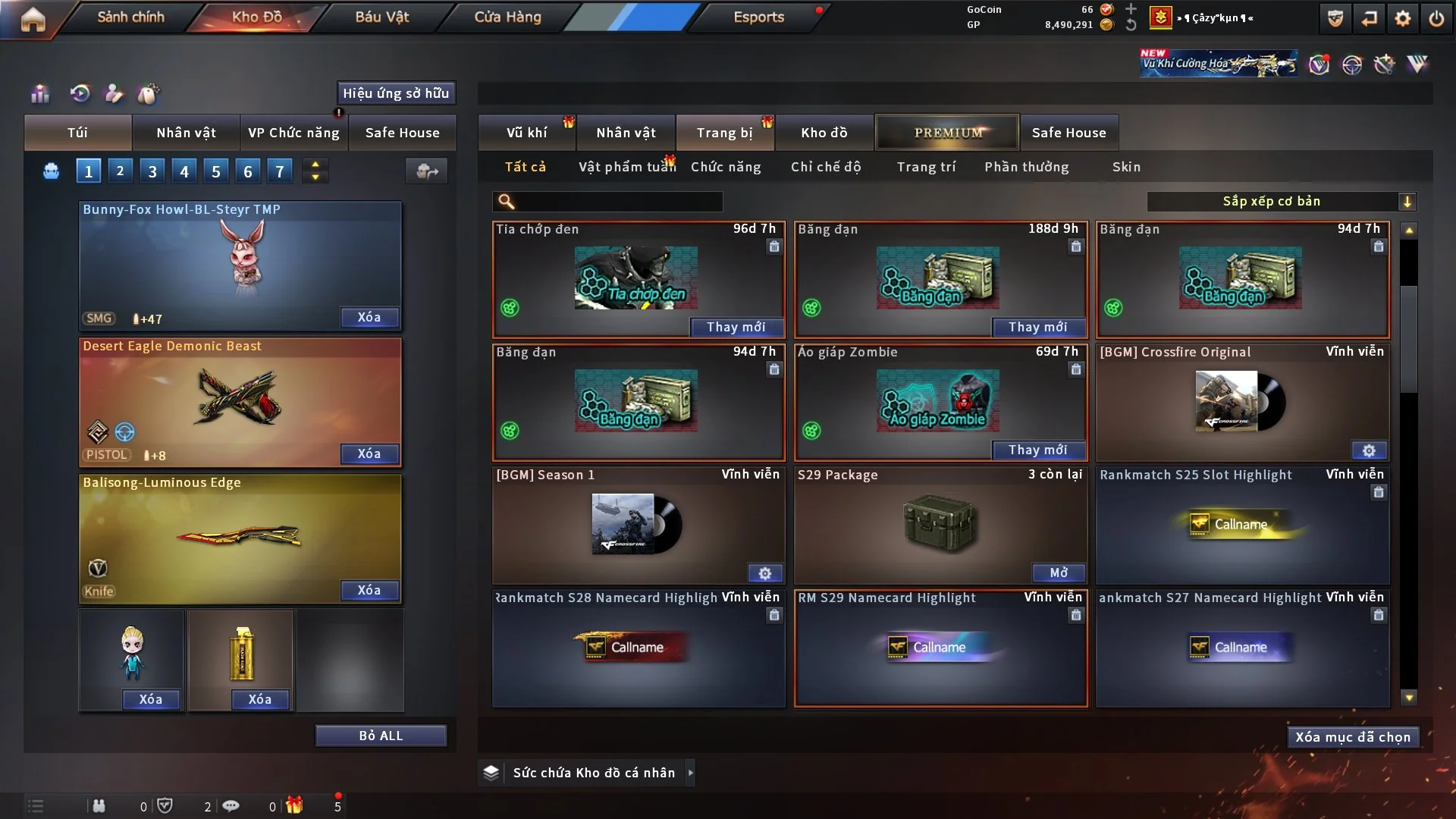The height and width of the screenshot is (819, 1456).
Task: Switch to the Vũ khí weapons tab
Action: (x=526, y=133)
